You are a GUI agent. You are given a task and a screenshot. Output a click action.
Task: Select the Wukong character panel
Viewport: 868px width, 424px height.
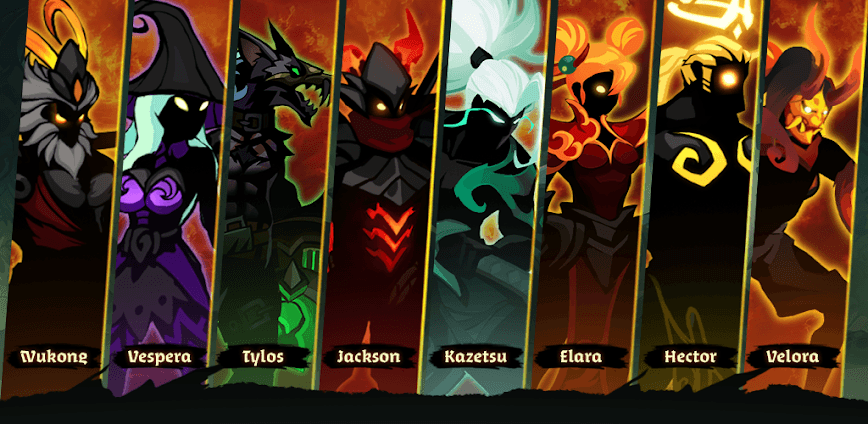click(x=60, y=200)
